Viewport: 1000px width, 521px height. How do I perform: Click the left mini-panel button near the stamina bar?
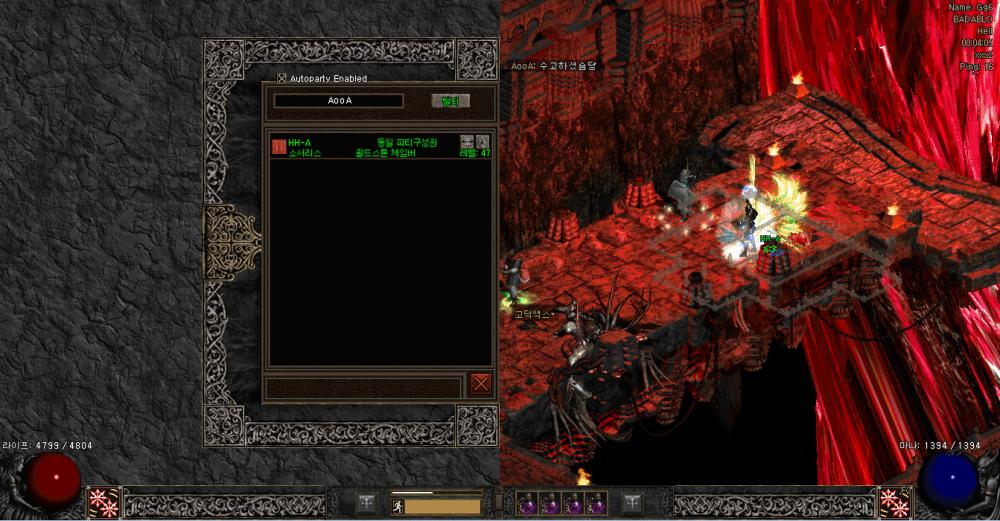tap(367, 503)
